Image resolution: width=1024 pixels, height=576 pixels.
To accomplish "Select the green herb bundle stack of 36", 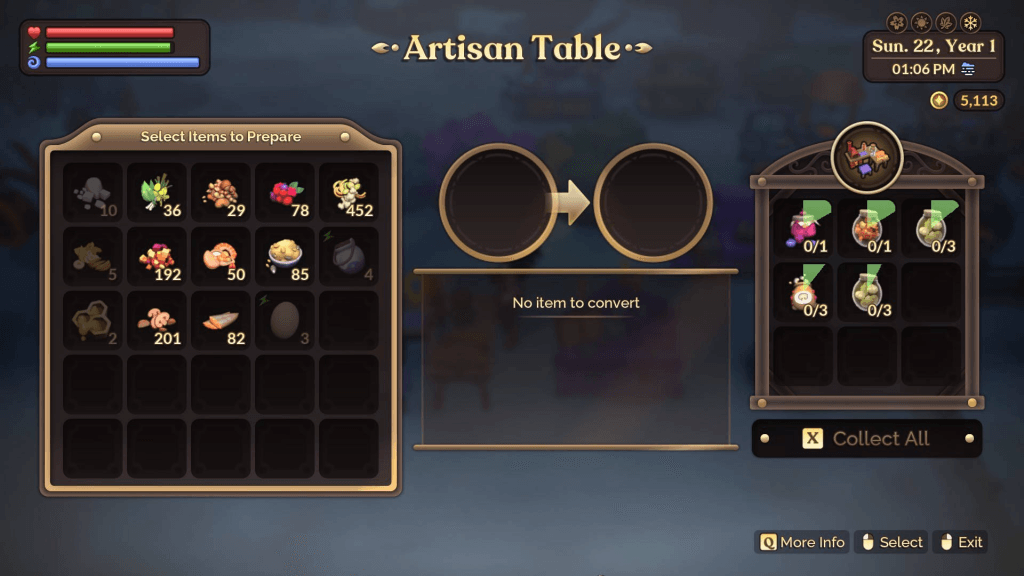I will (x=157, y=193).
